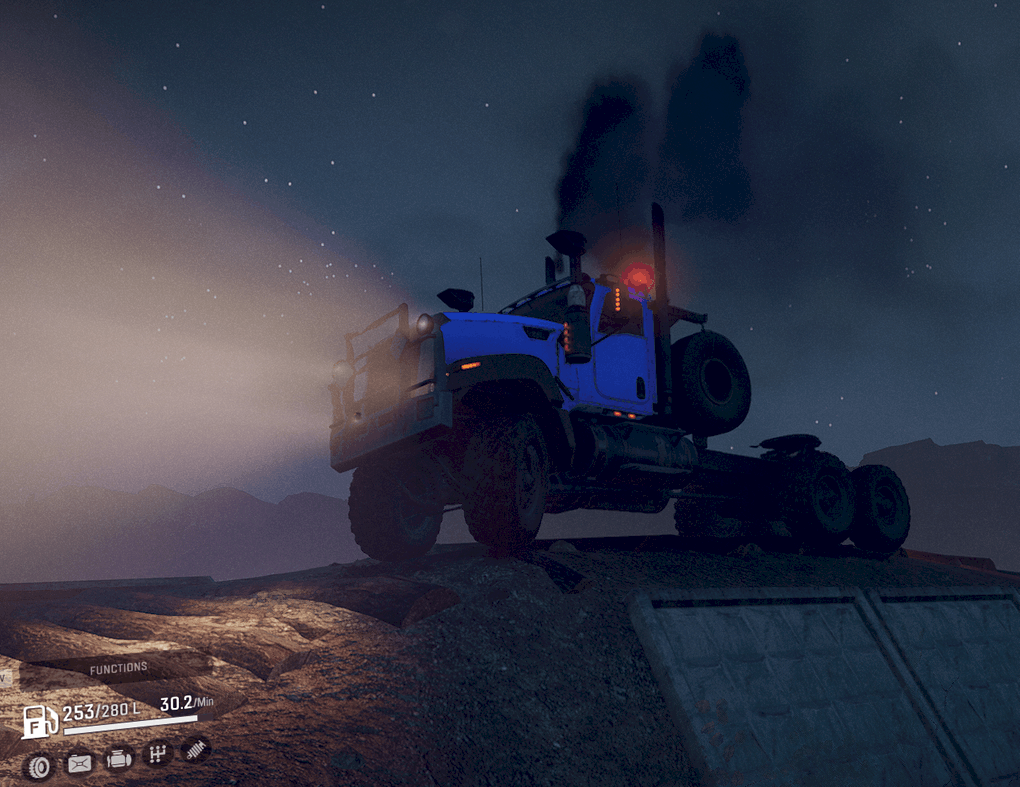Image resolution: width=1020 pixels, height=787 pixels.
Task: Click the fuel tank damage icon
Action: tap(79, 764)
